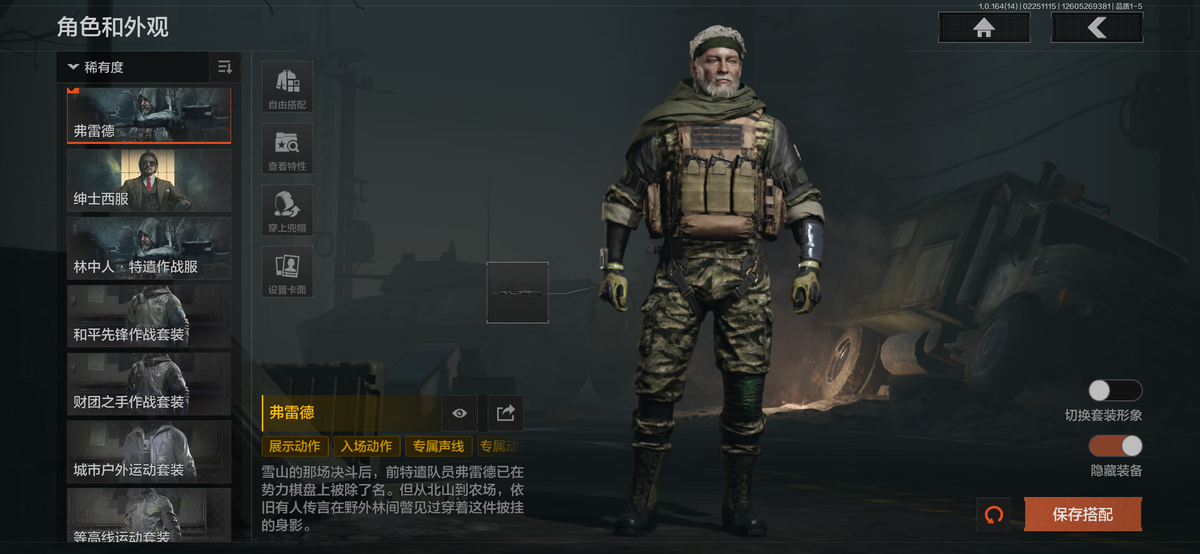Toggle the 隐藏装备 switch
This screenshot has height=554, width=1200.
point(1115,446)
